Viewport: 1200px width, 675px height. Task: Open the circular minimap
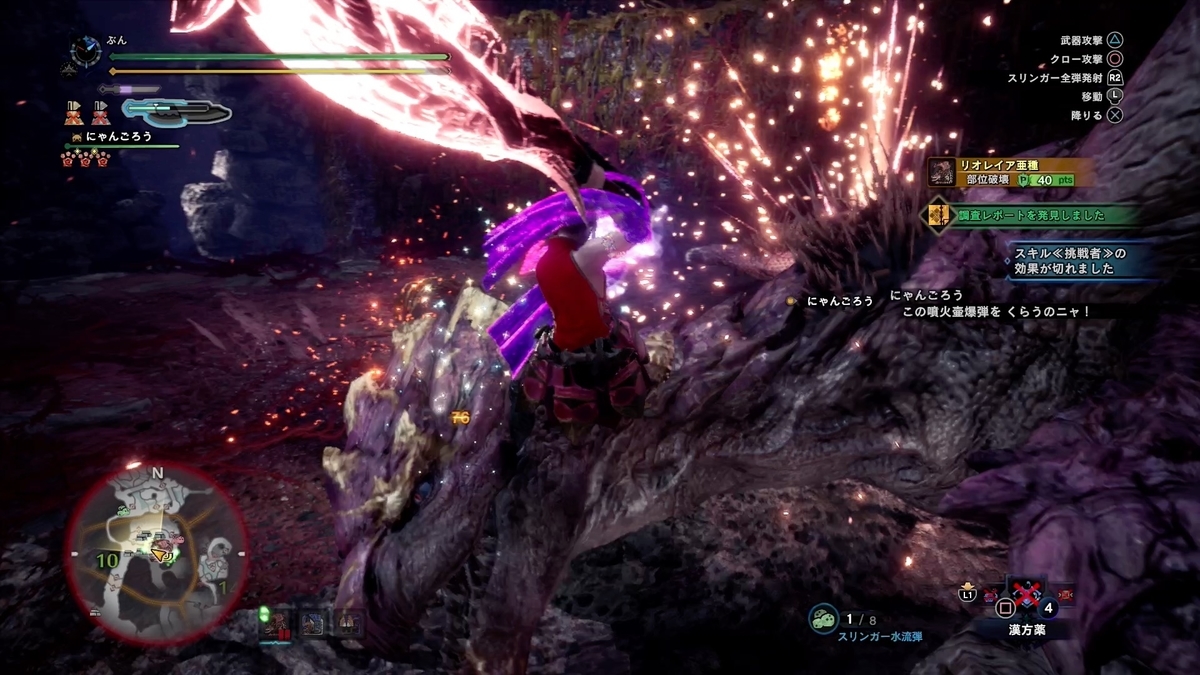pyautogui.click(x=157, y=553)
